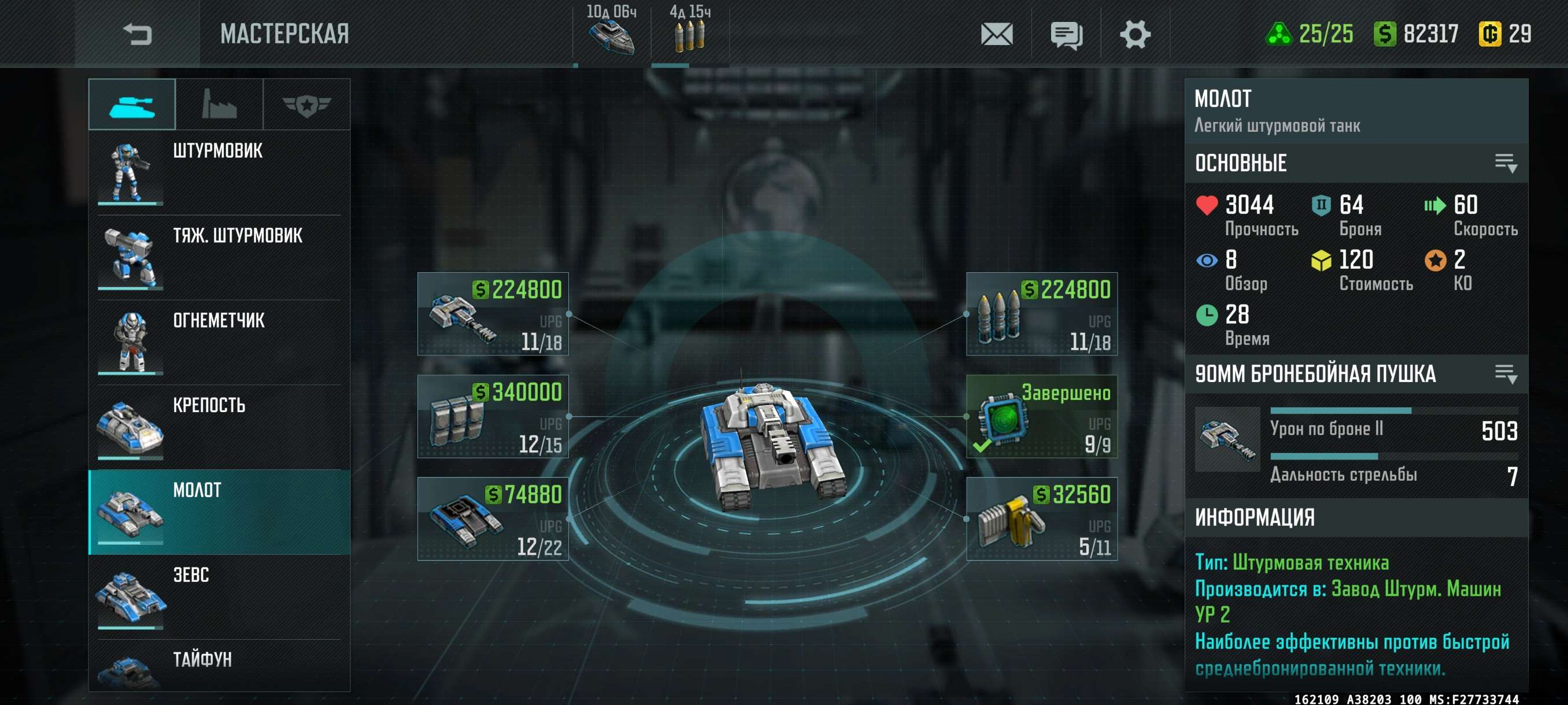Image resolution: width=1568 pixels, height=705 pixels.
Task: Open the completed radar upgrade
Action: pos(1041,416)
